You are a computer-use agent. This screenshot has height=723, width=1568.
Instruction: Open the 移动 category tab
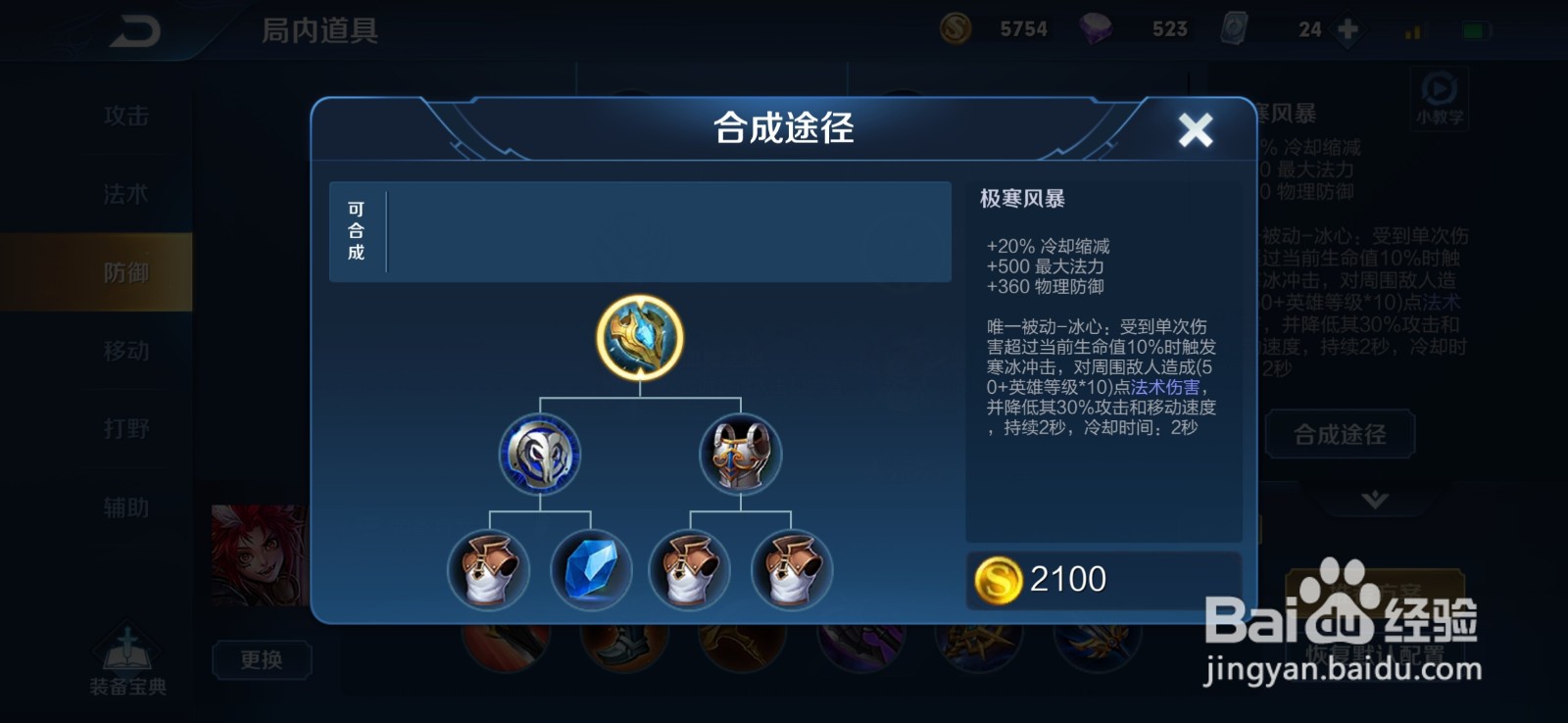125,351
